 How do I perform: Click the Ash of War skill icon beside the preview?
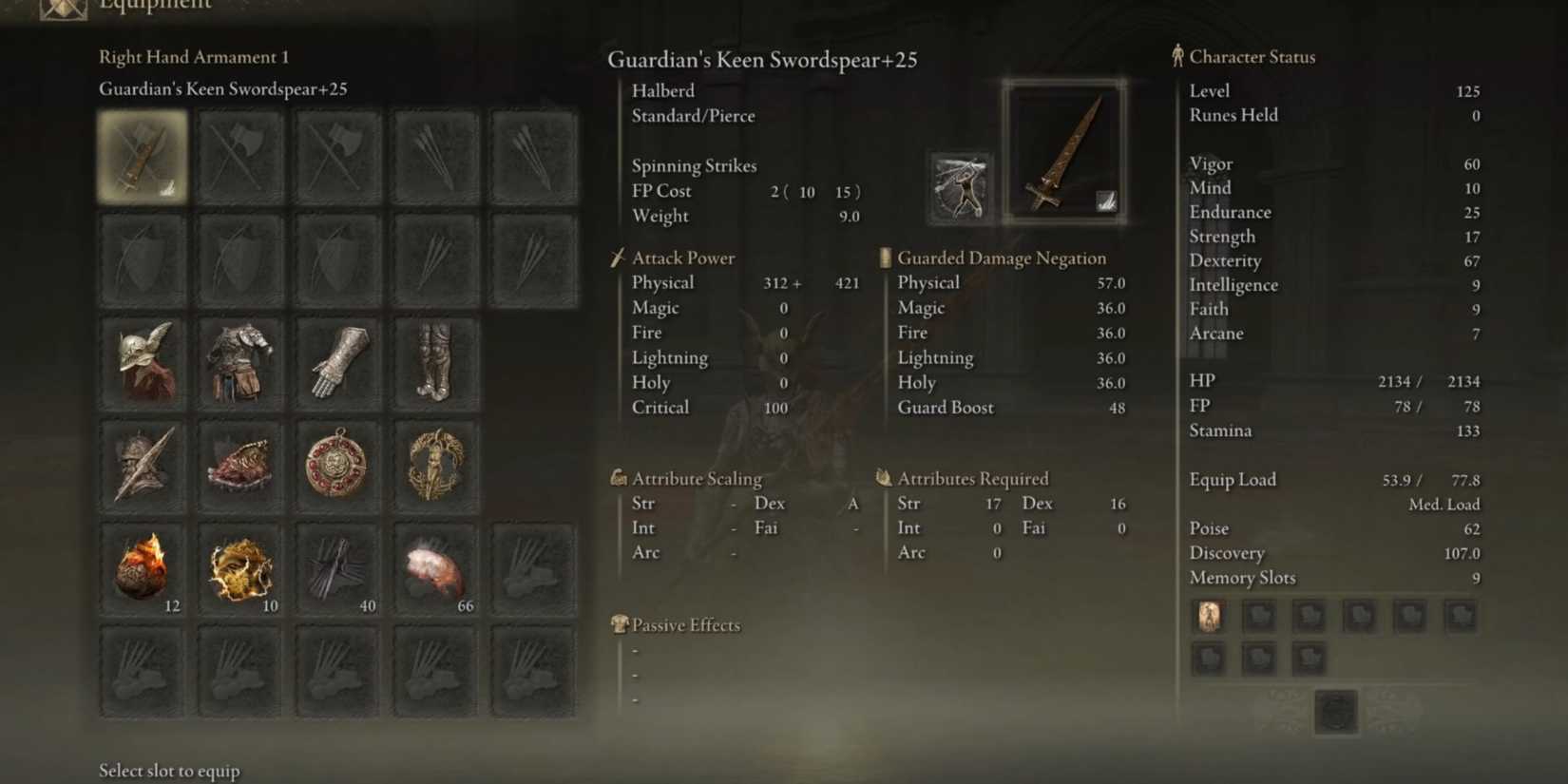pos(959,186)
